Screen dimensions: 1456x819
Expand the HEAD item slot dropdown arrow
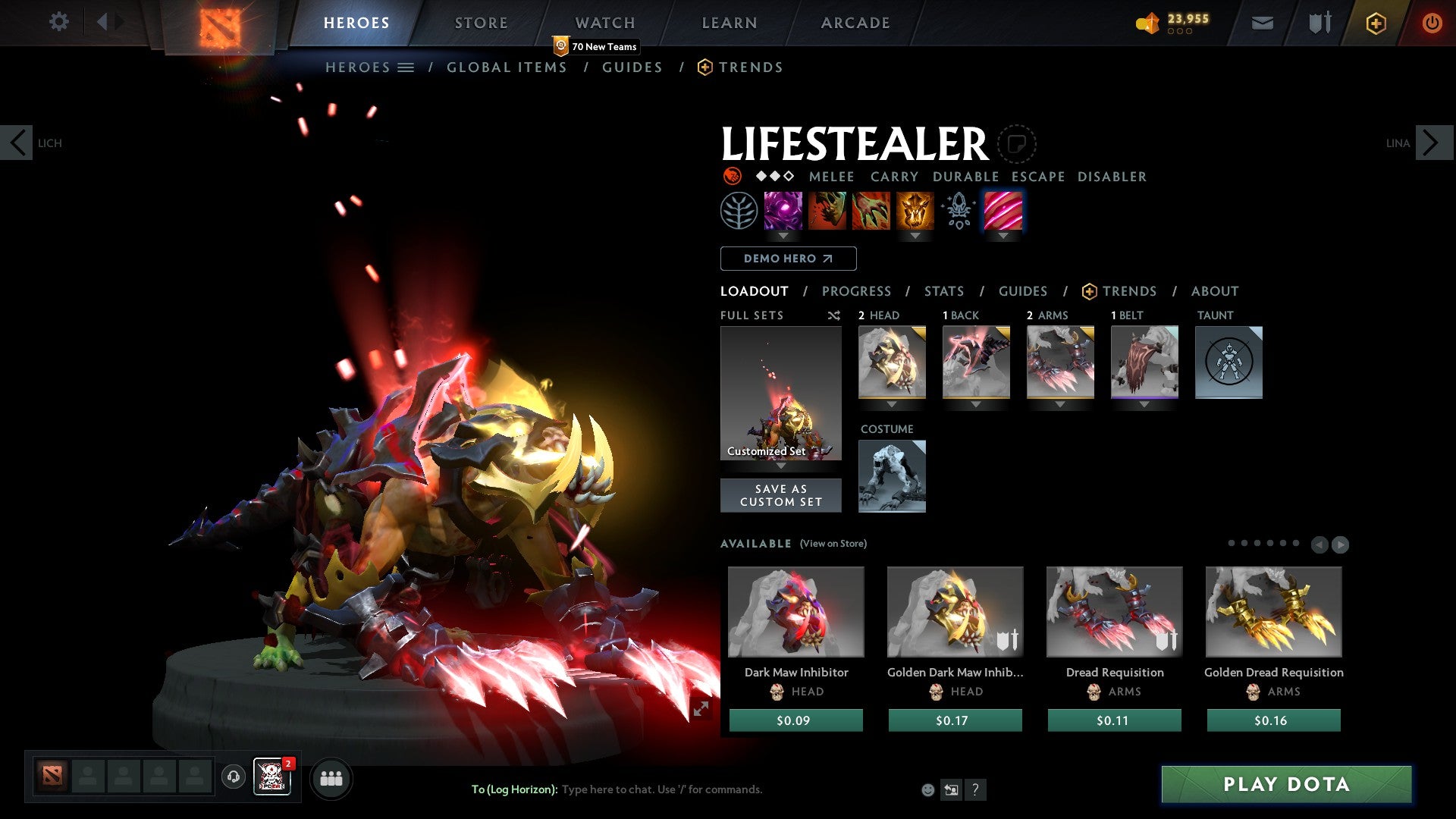tap(892, 404)
